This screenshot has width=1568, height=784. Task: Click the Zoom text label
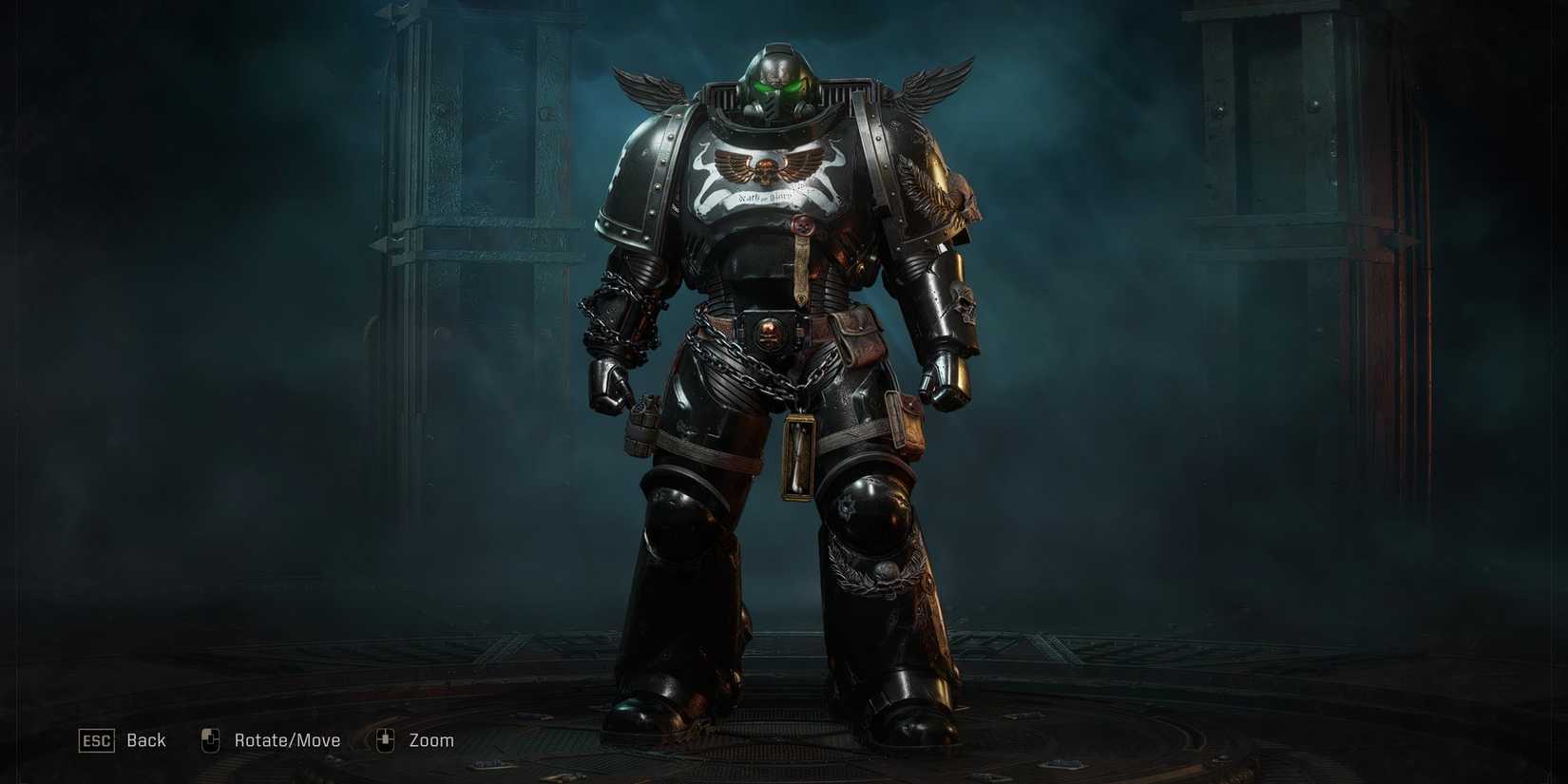[430, 738]
